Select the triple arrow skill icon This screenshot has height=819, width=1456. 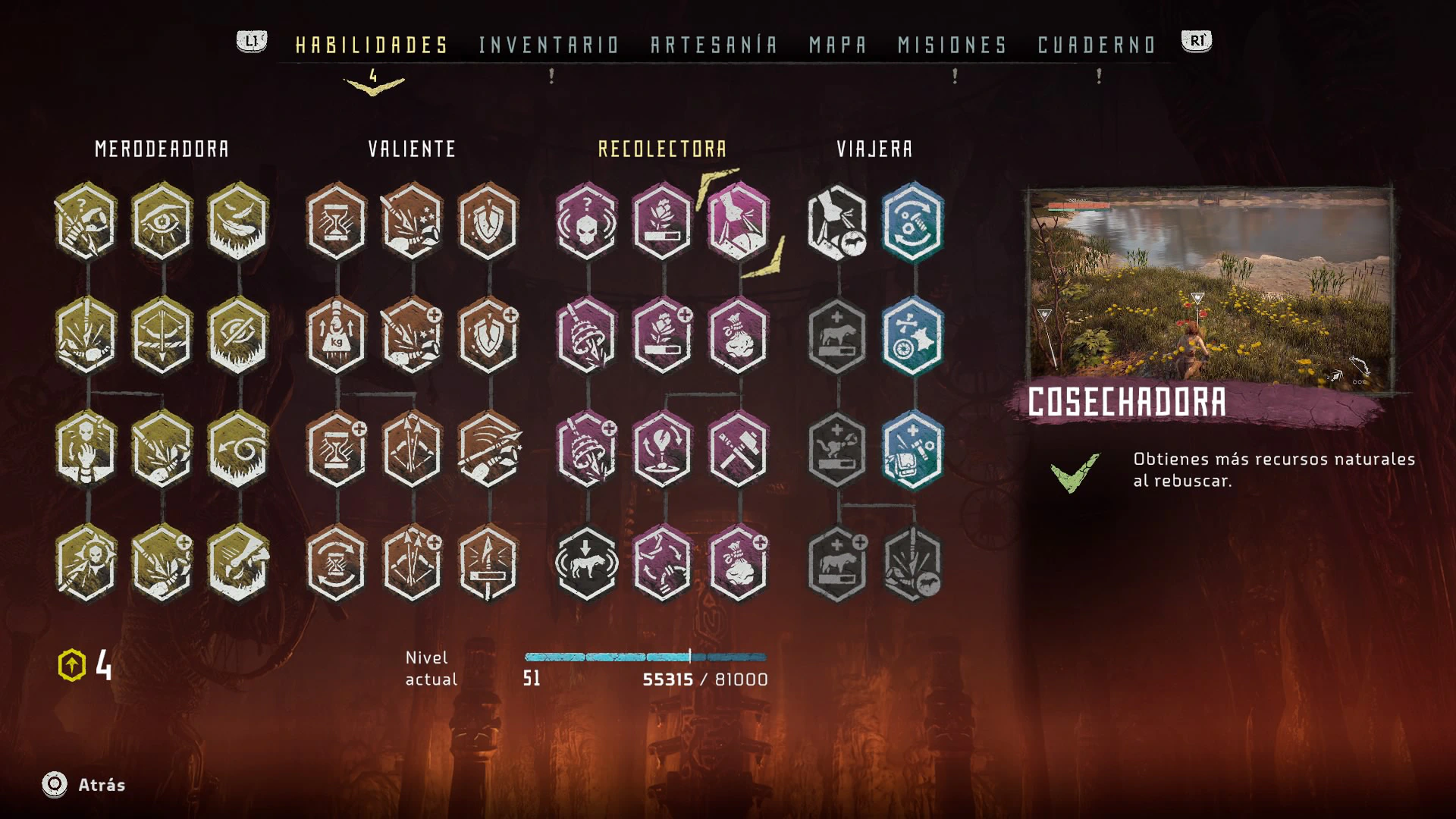coord(413,450)
